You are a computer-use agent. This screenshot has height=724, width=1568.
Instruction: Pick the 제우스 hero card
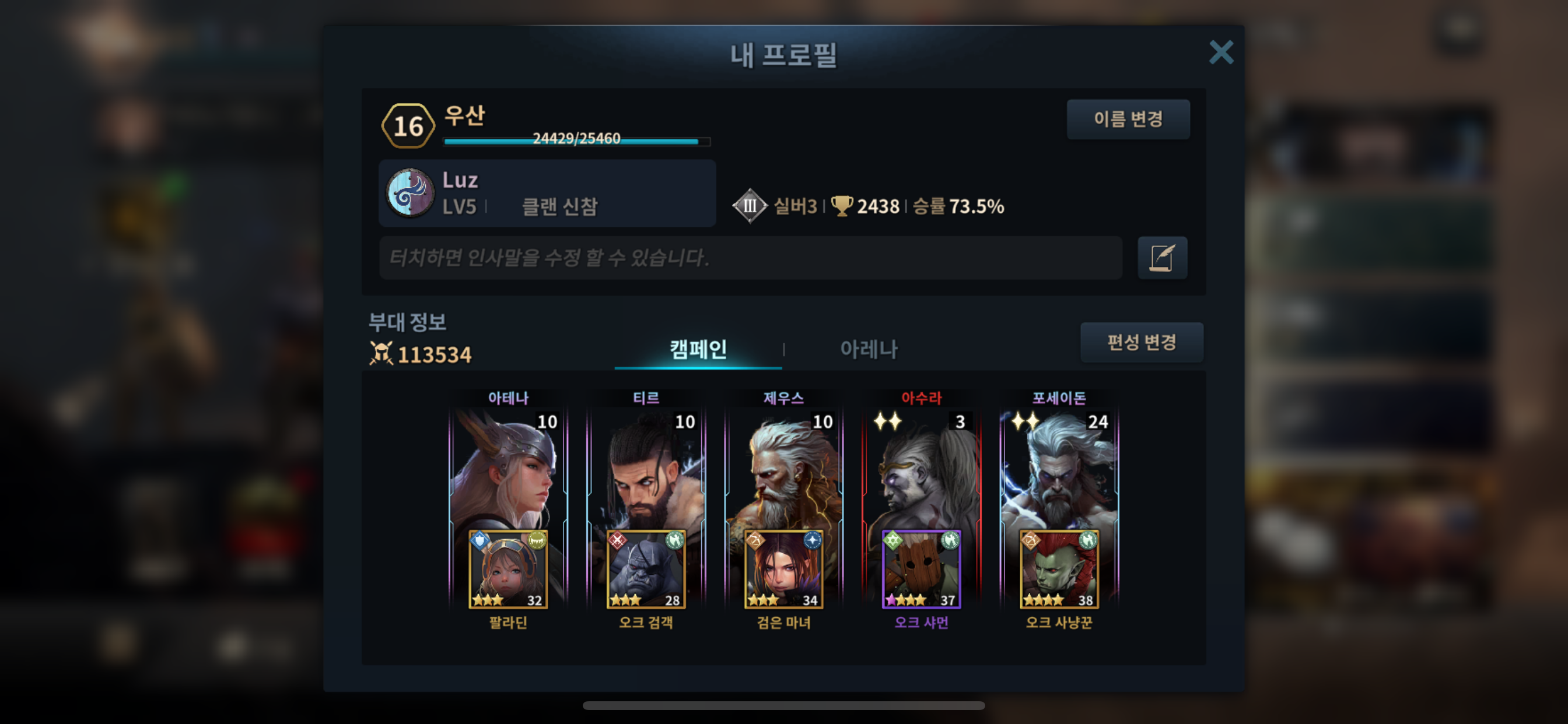click(783, 469)
